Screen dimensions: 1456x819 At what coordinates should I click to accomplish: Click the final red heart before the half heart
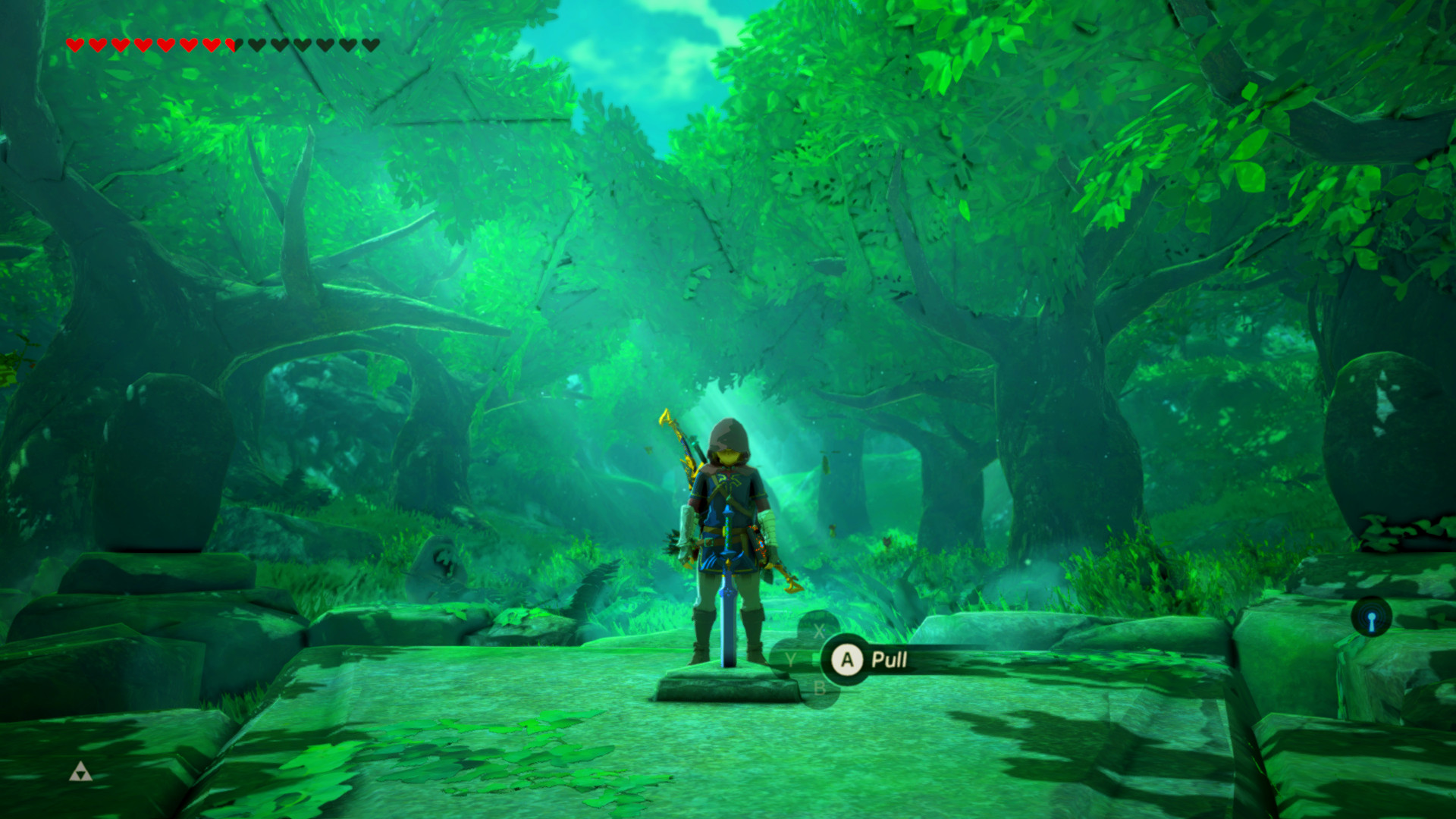click(212, 45)
